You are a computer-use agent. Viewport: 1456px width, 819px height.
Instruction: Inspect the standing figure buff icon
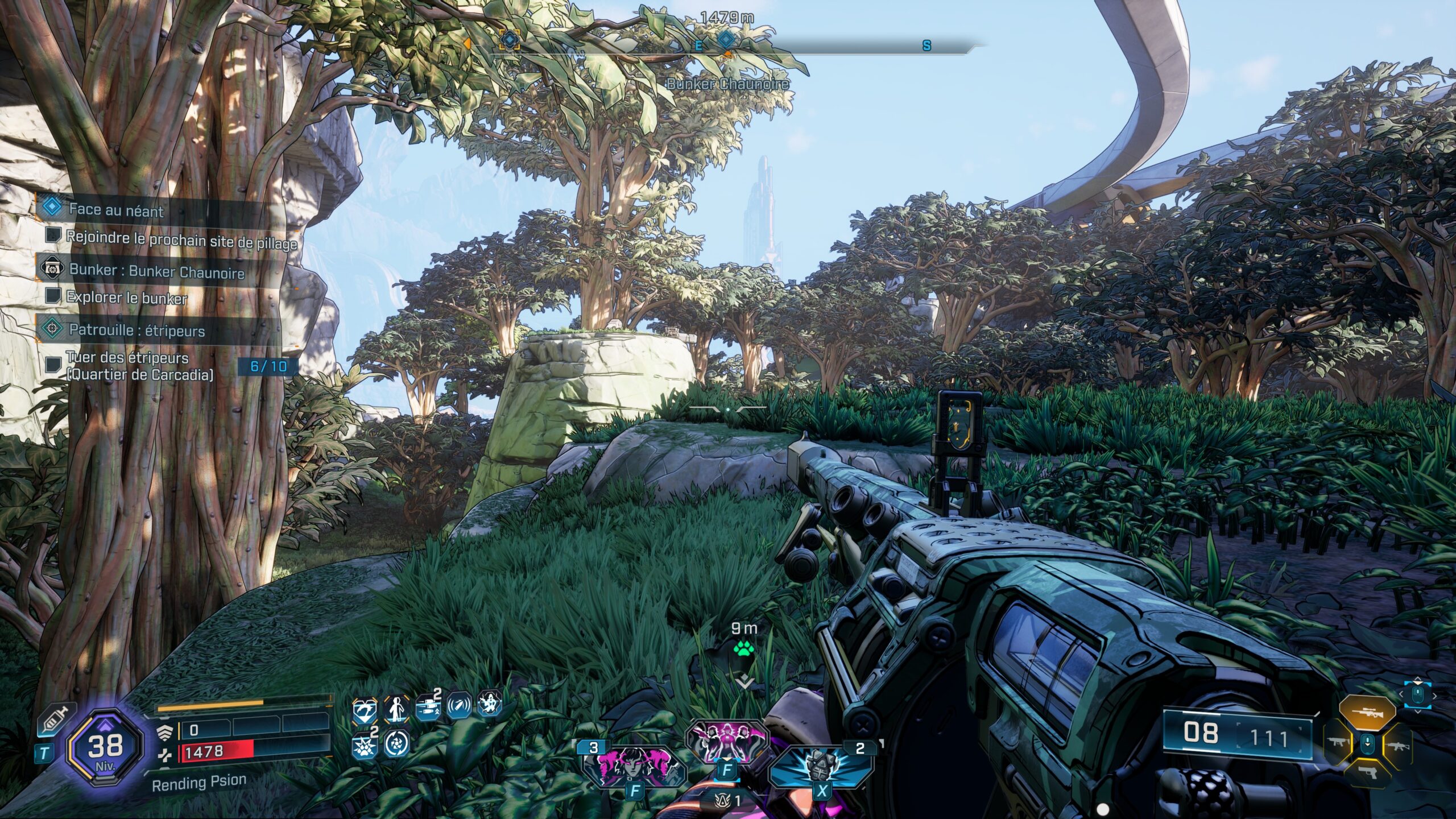point(396,709)
